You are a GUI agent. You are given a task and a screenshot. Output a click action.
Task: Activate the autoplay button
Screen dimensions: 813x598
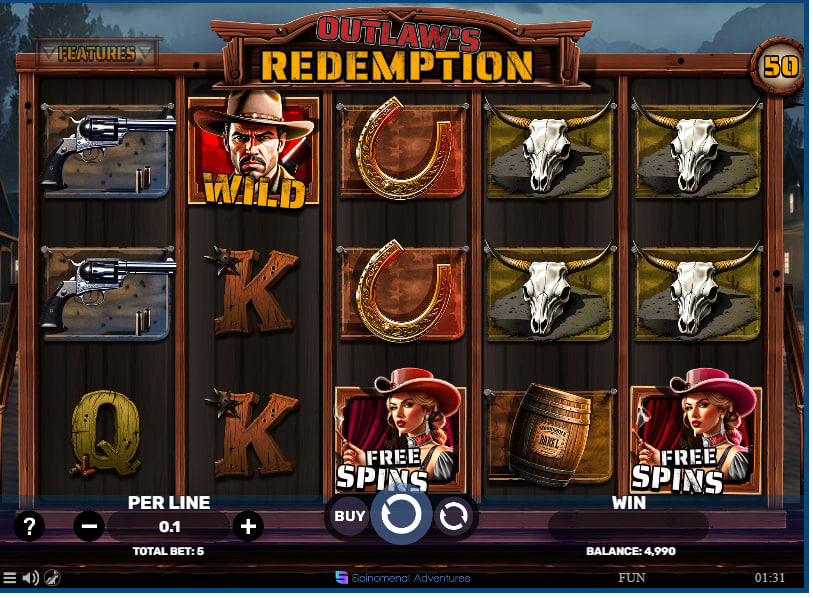coord(453,516)
